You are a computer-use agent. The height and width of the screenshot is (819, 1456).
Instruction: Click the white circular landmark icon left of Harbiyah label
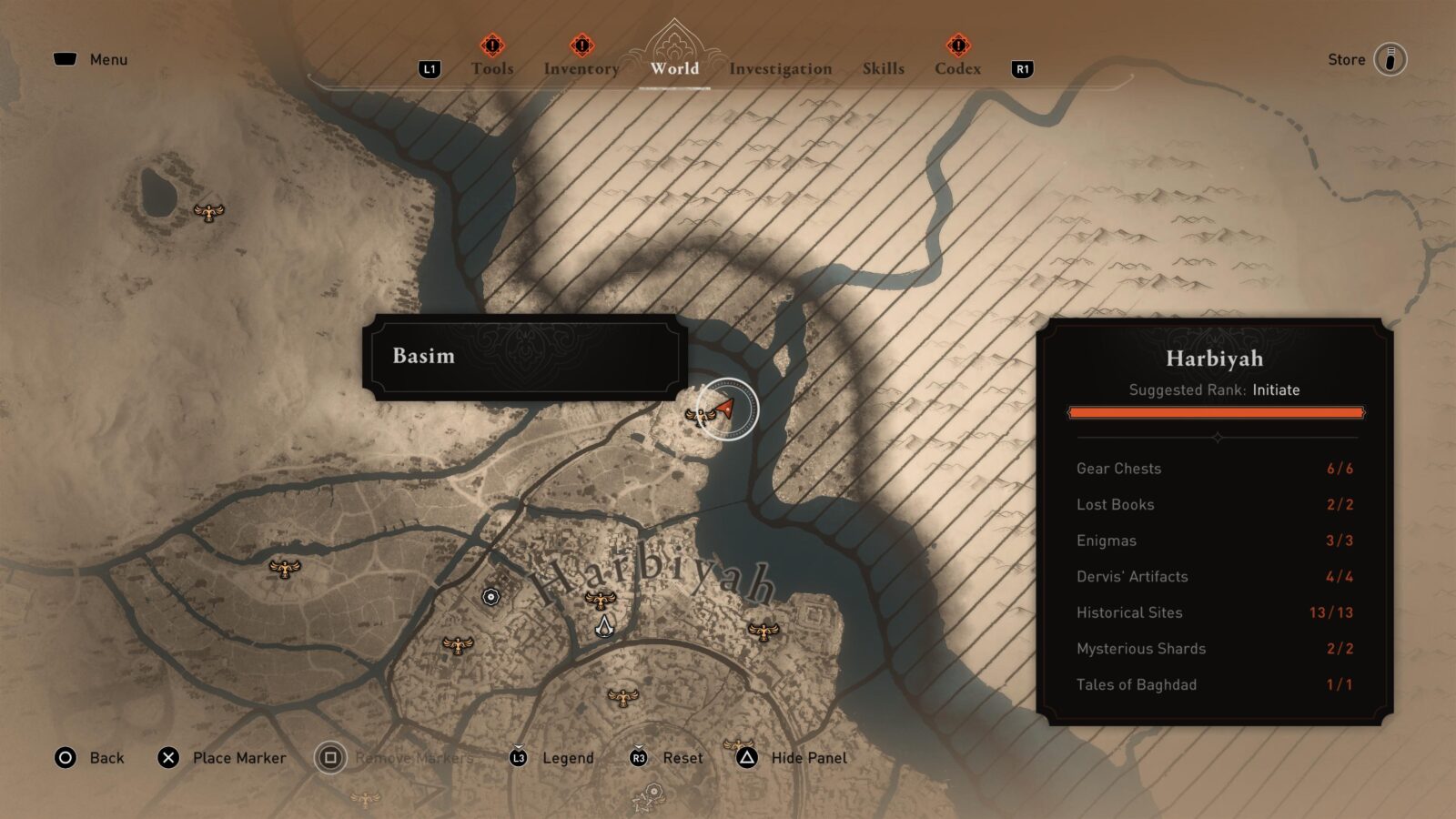pyautogui.click(x=491, y=595)
